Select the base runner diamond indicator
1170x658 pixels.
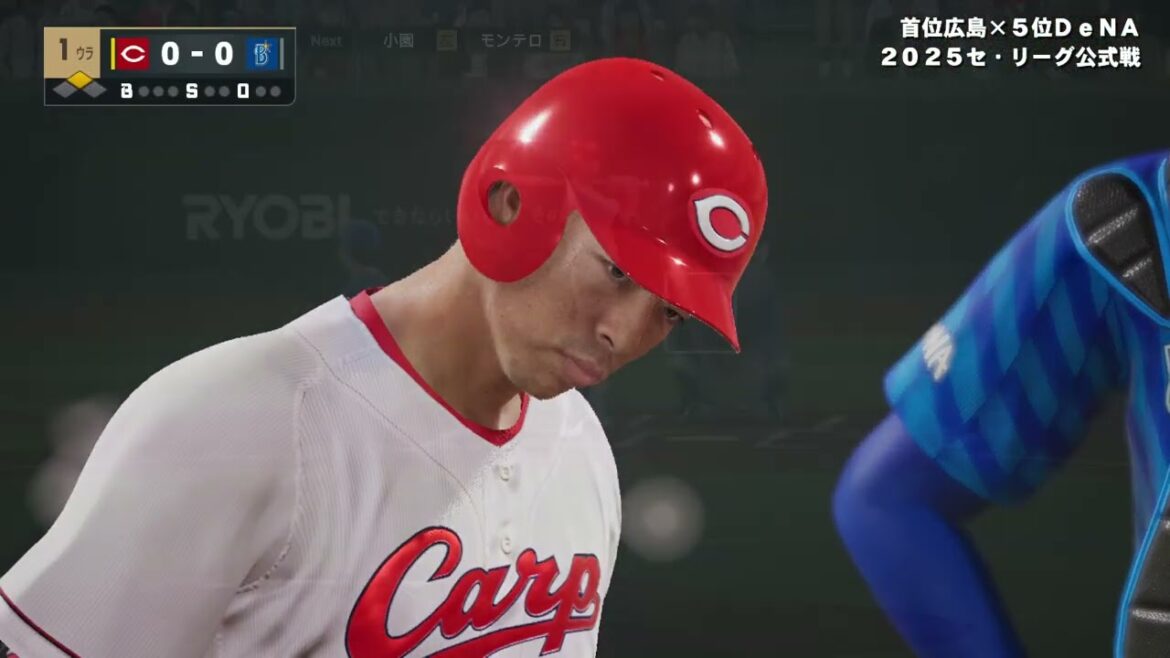click(x=79, y=86)
